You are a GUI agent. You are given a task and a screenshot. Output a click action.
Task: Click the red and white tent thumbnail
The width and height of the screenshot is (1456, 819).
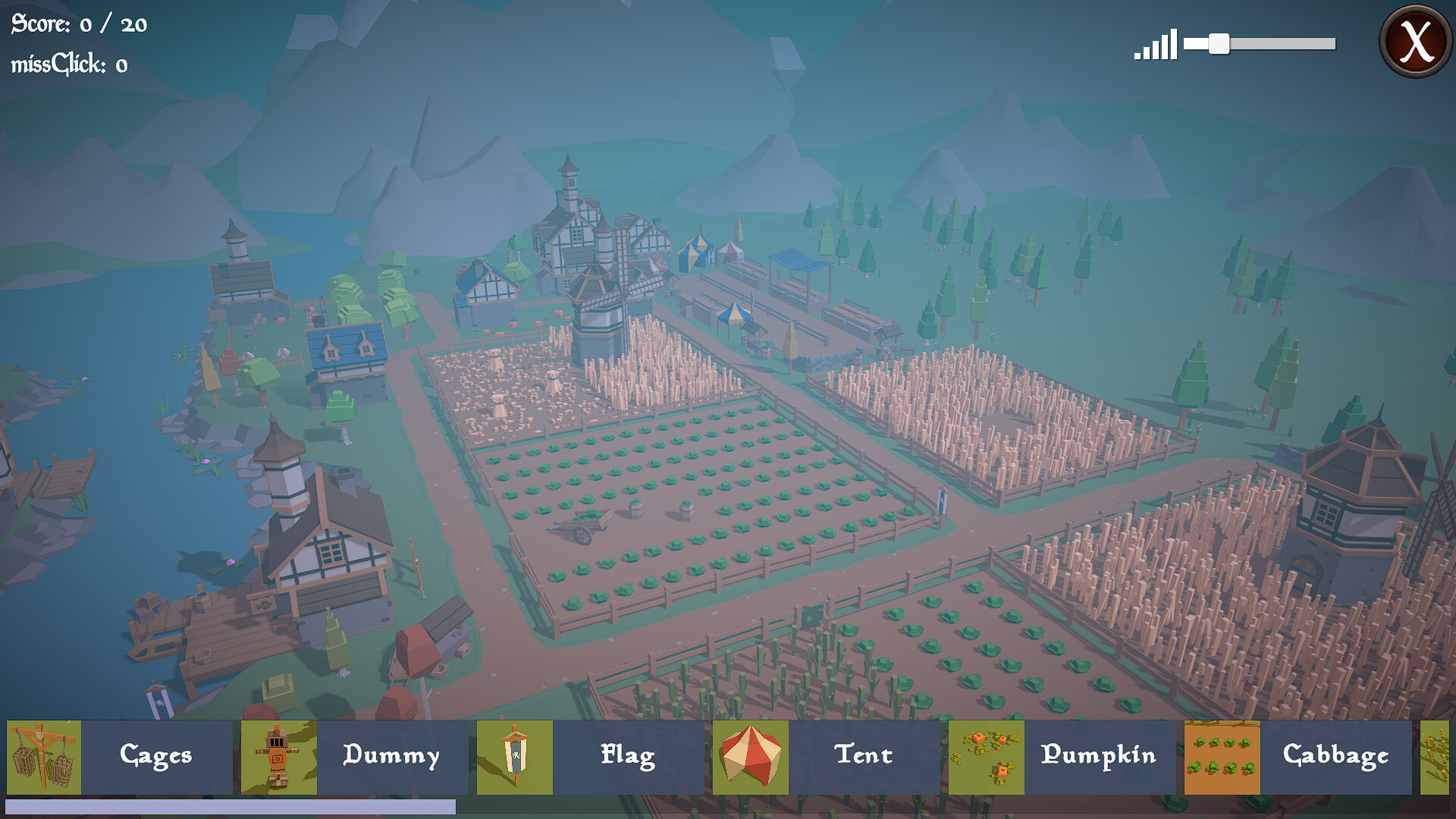coord(751,757)
